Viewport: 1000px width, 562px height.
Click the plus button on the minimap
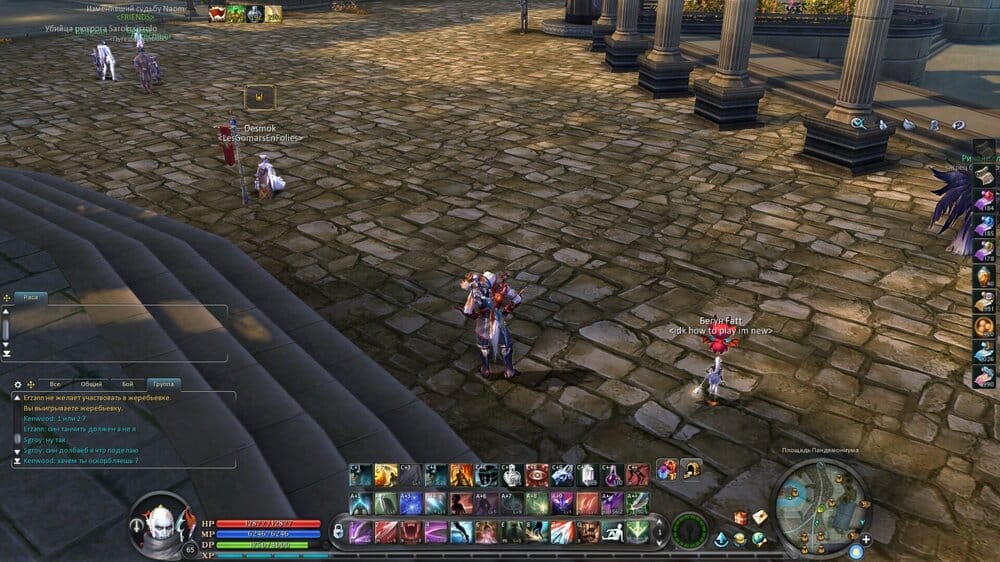[866, 539]
